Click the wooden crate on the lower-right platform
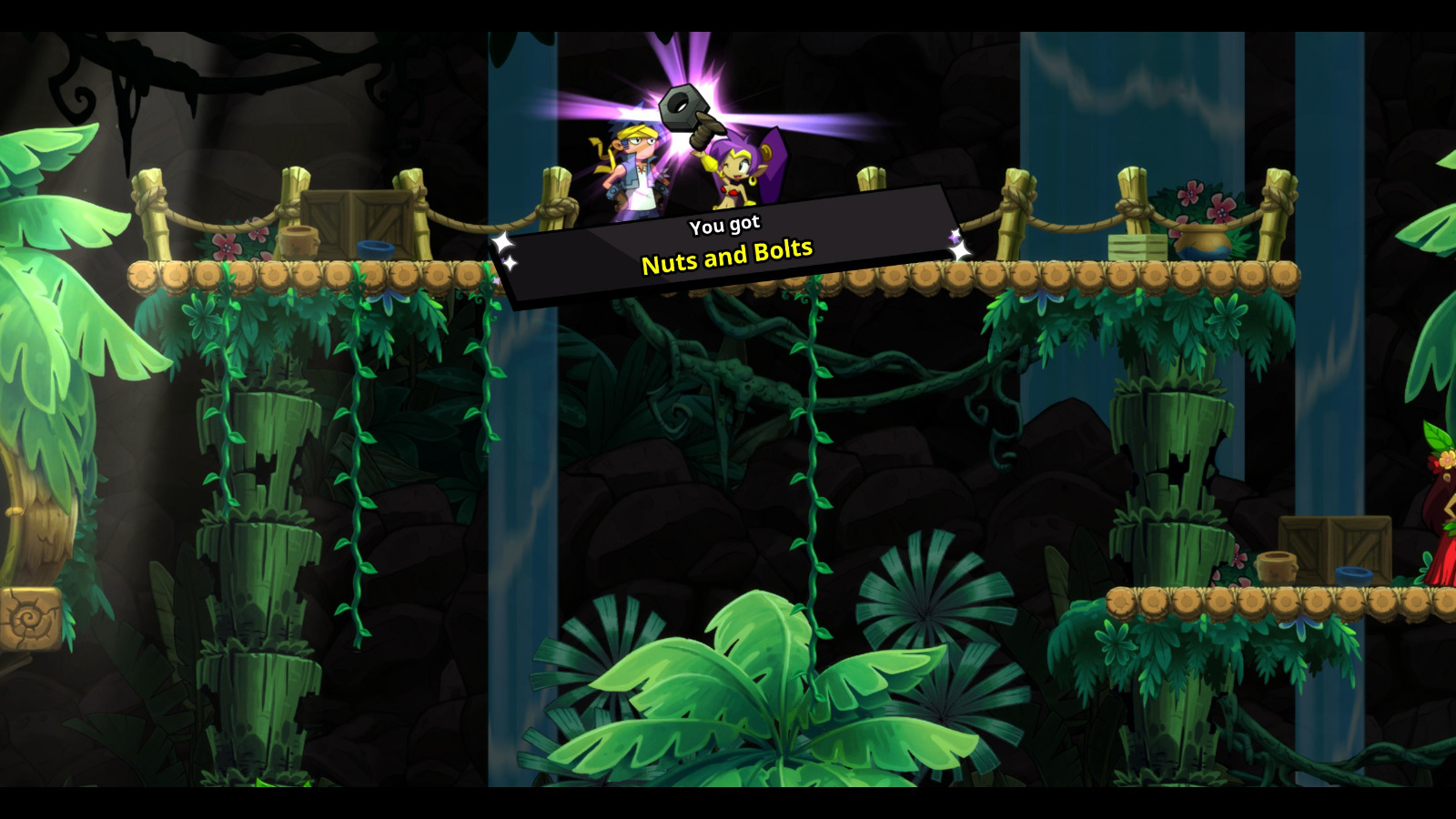Screen dimensions: 1456x819 1333,546
